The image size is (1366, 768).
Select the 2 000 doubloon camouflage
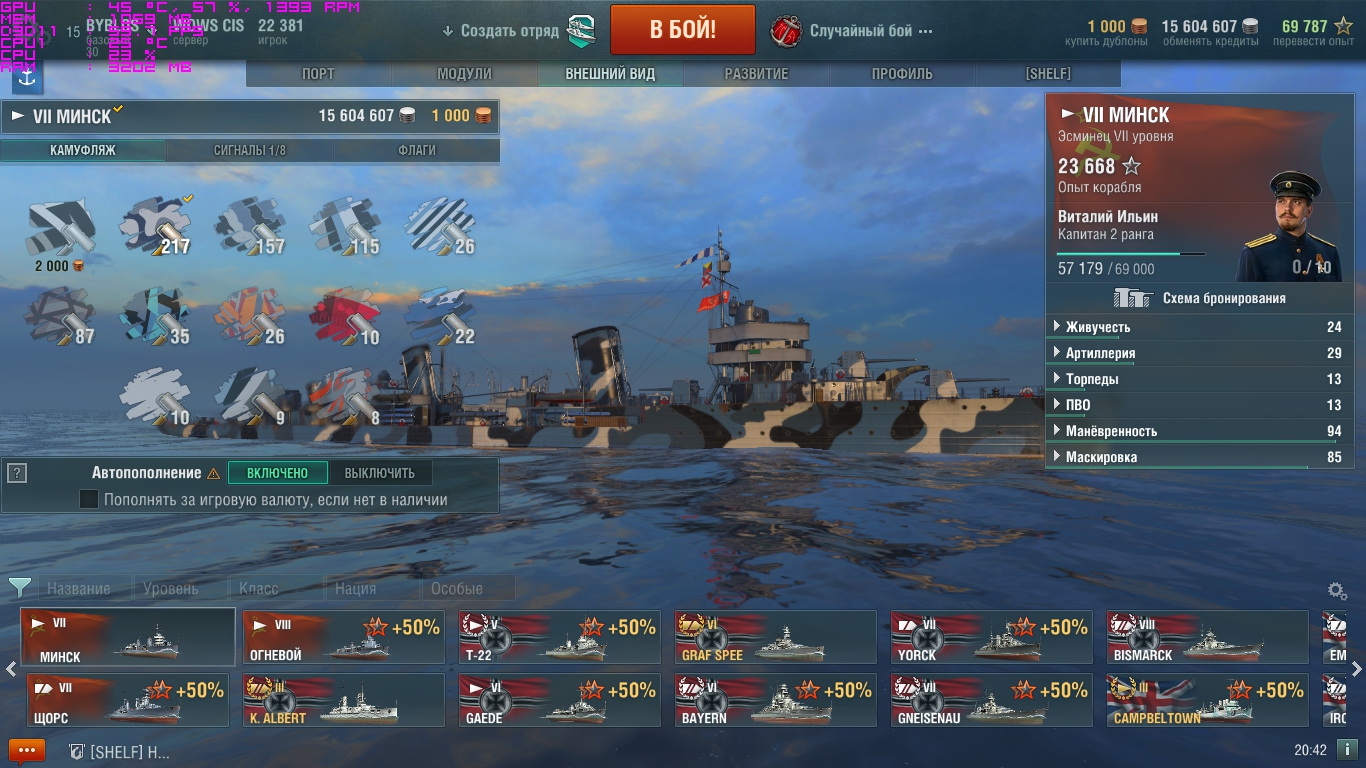[x=60, y=228]
